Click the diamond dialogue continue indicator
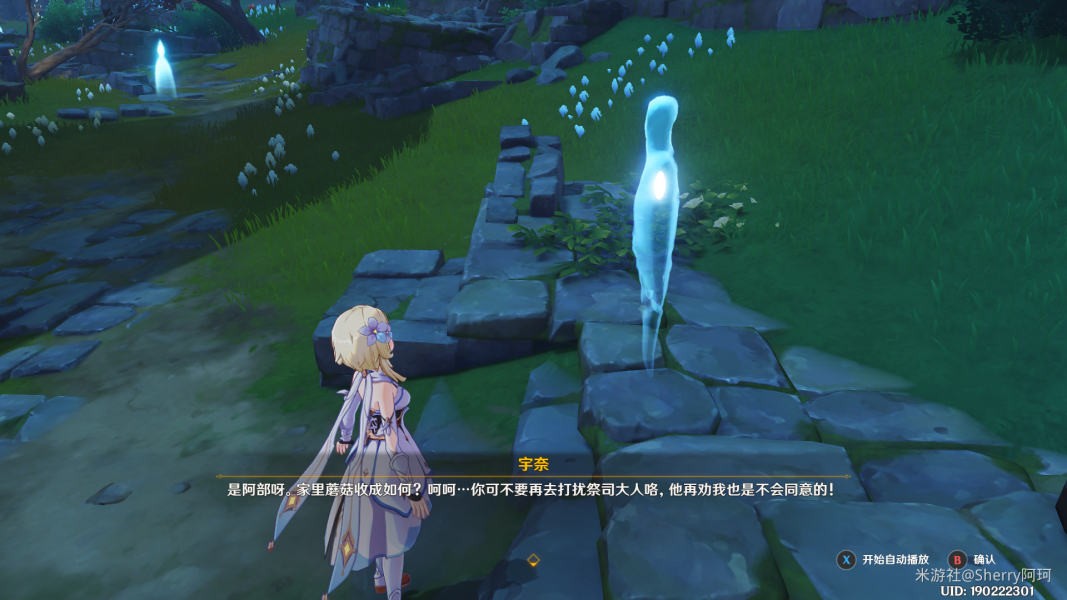 (x=533, y=560)
